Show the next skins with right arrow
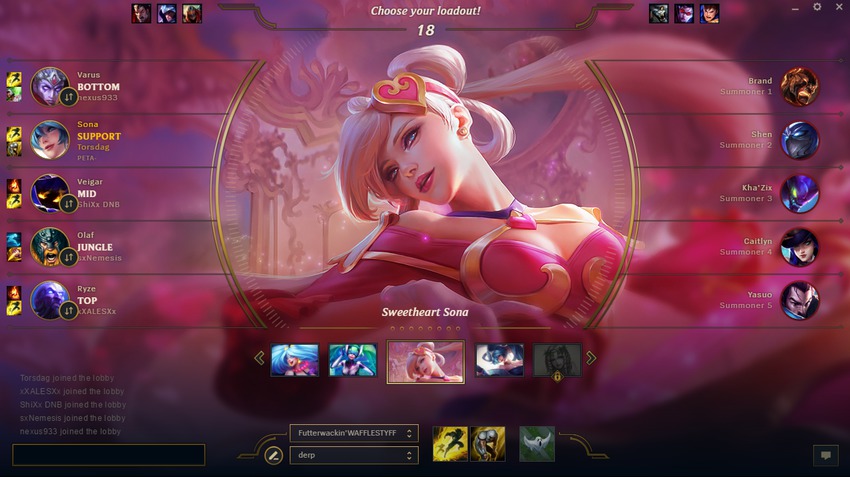 point(591,358)
